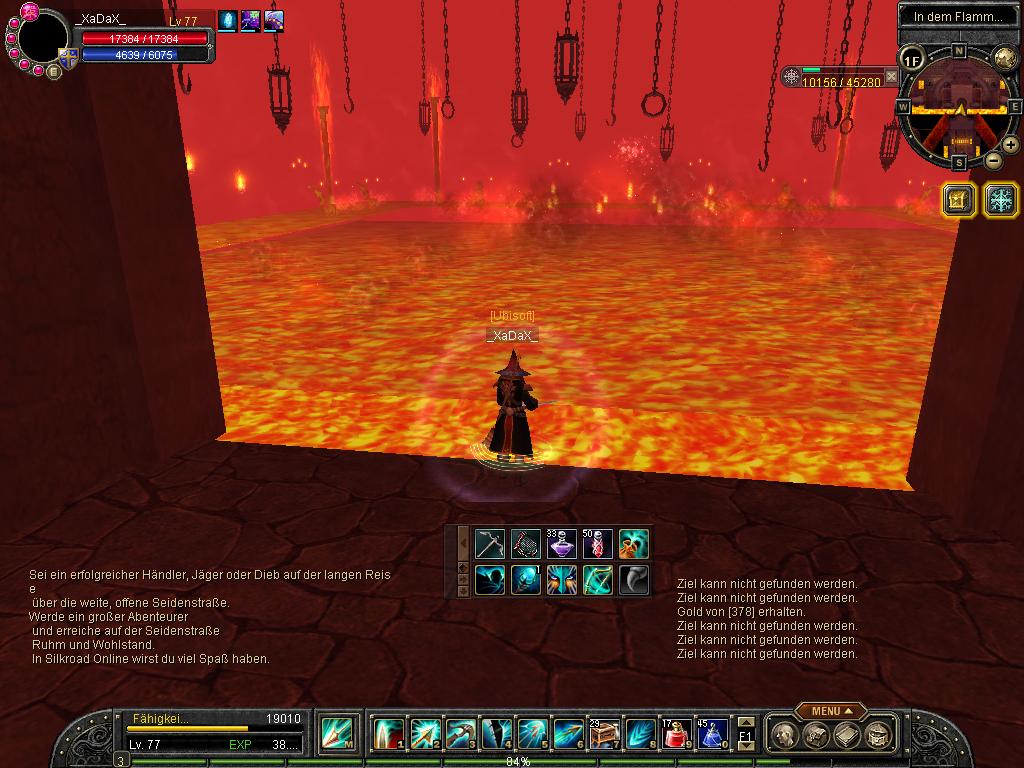Use the blue mana potion in the hotbar
The image size is (1024, 768).
coord(711,734)
